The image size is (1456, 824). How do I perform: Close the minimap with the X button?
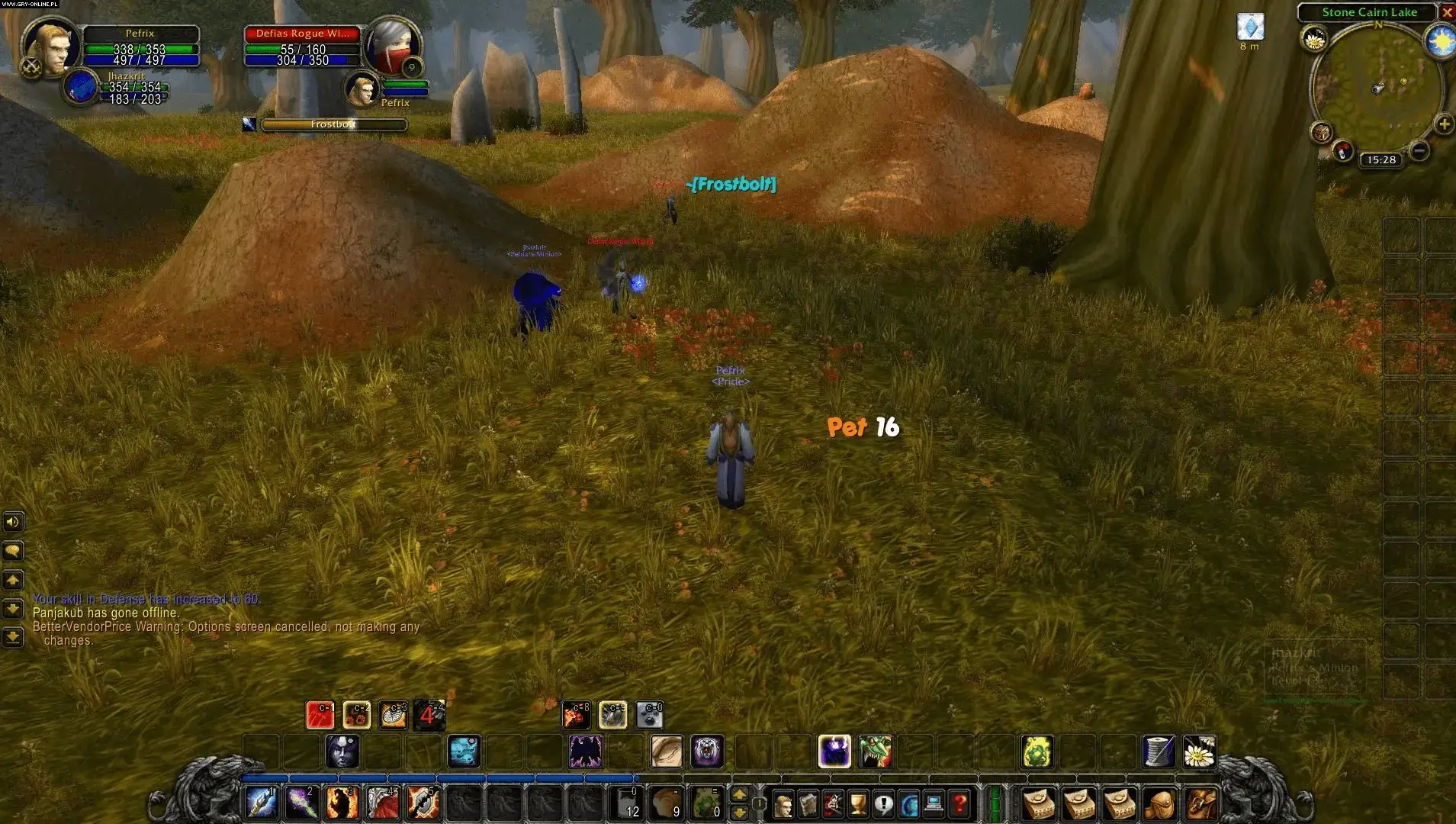1446,12
